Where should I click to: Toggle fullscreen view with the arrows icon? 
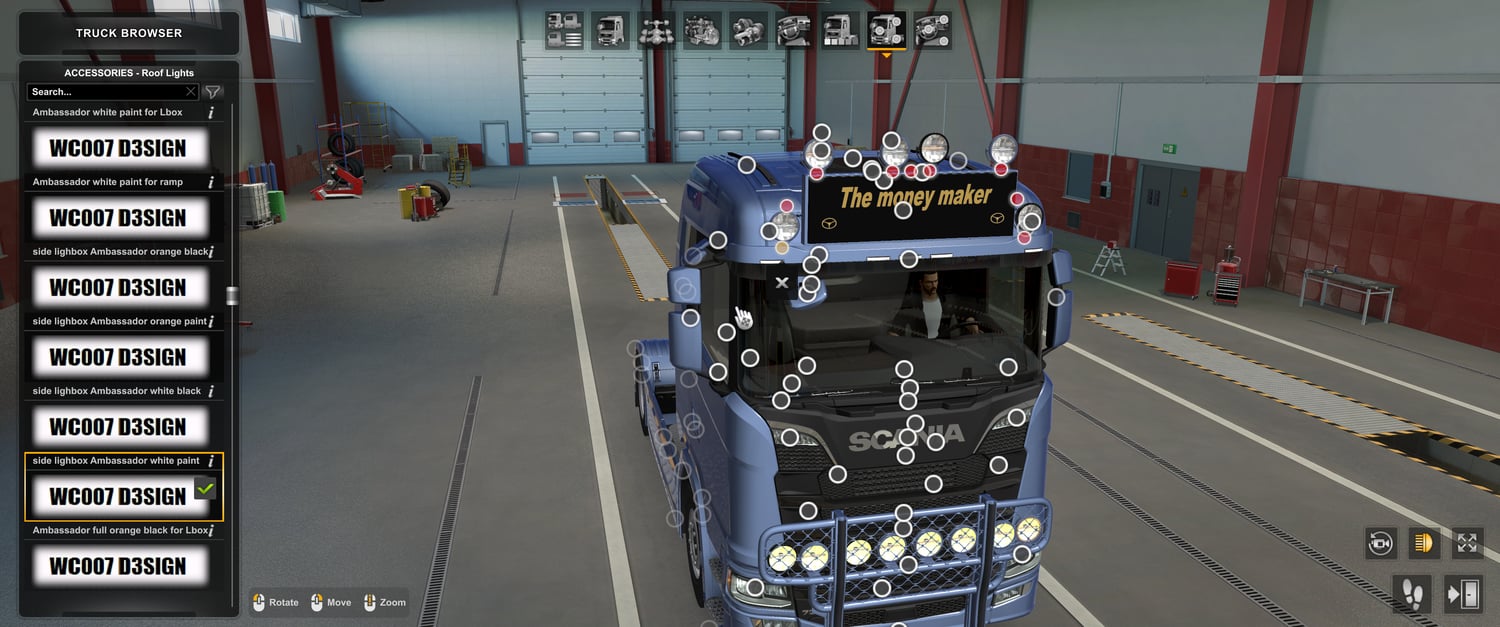[x=1467, y=543]
